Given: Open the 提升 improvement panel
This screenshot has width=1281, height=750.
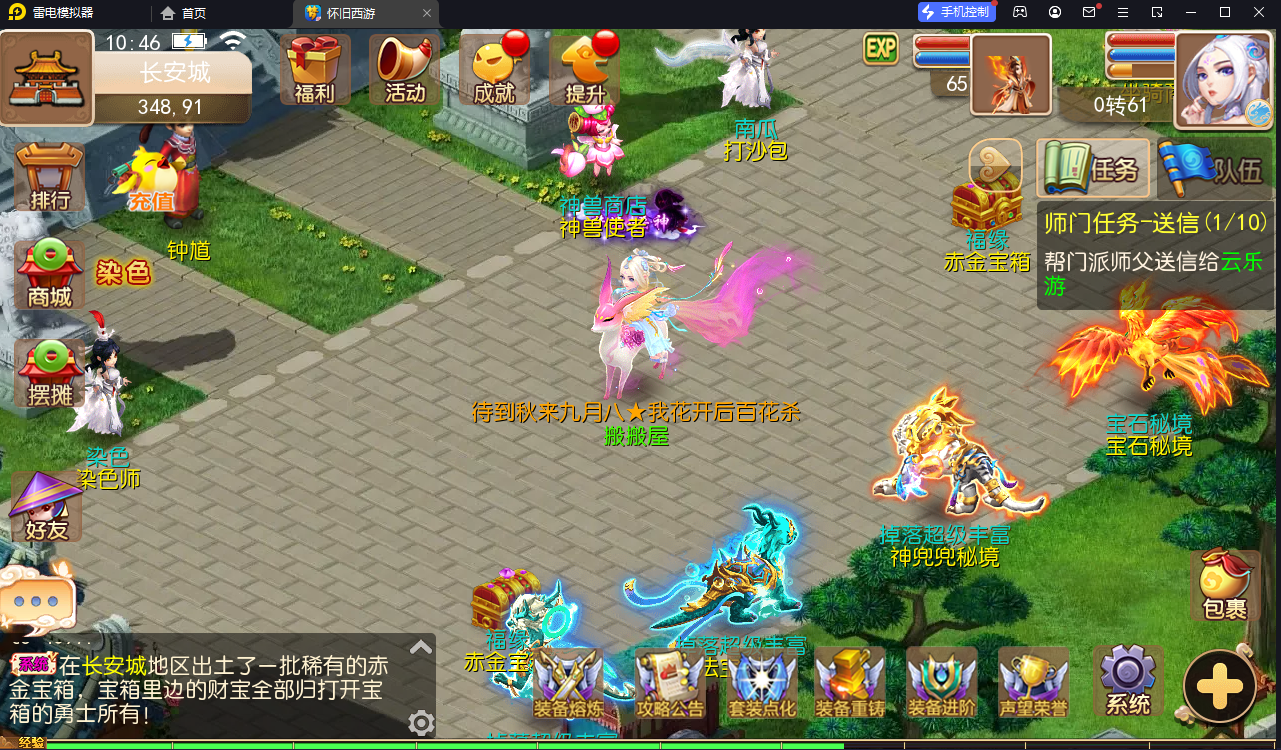Looking at the screenshot, I should (584, 68).
